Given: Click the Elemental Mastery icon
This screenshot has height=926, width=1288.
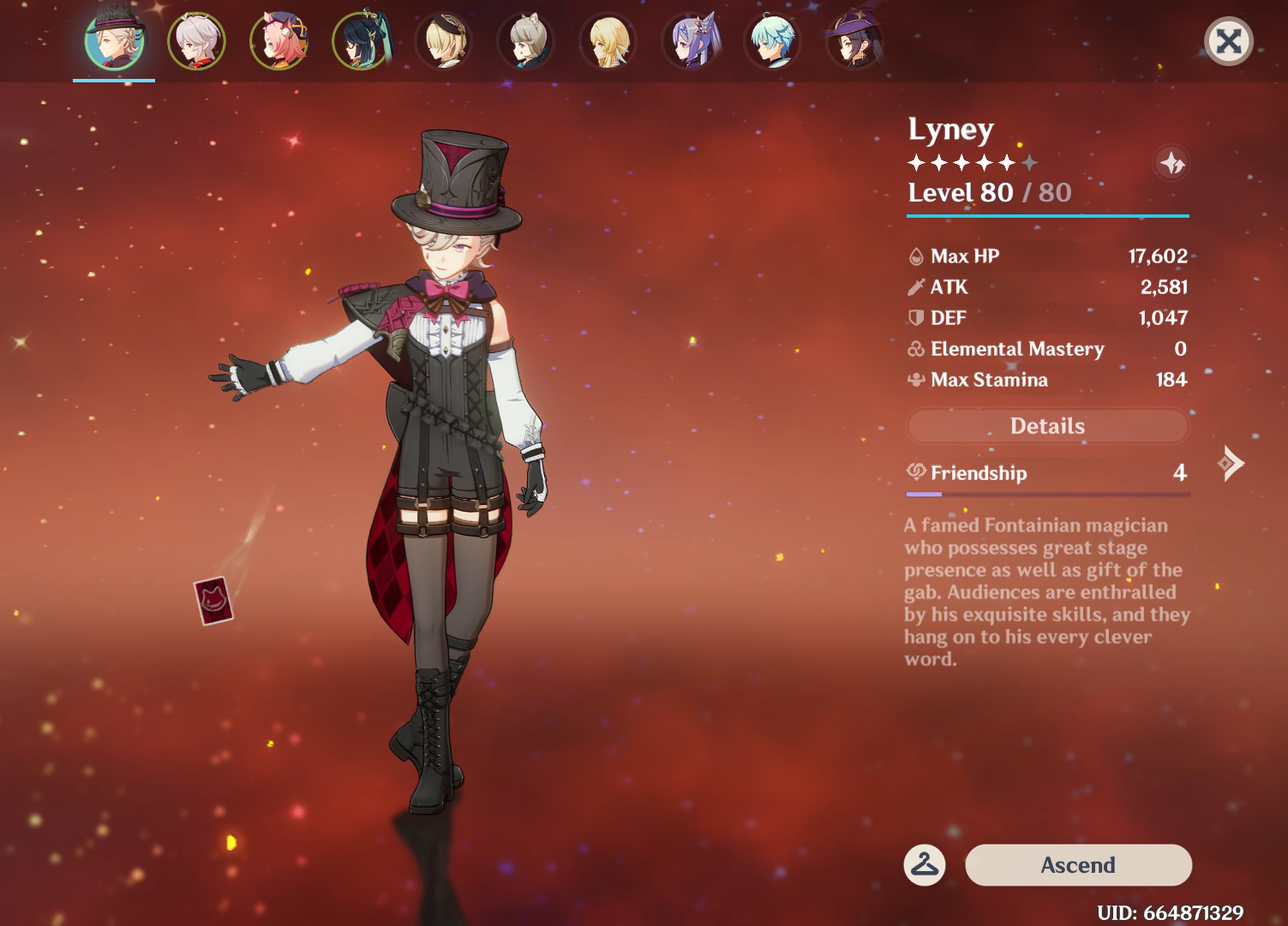Looking at the screenshot, I should click(915, 349).
